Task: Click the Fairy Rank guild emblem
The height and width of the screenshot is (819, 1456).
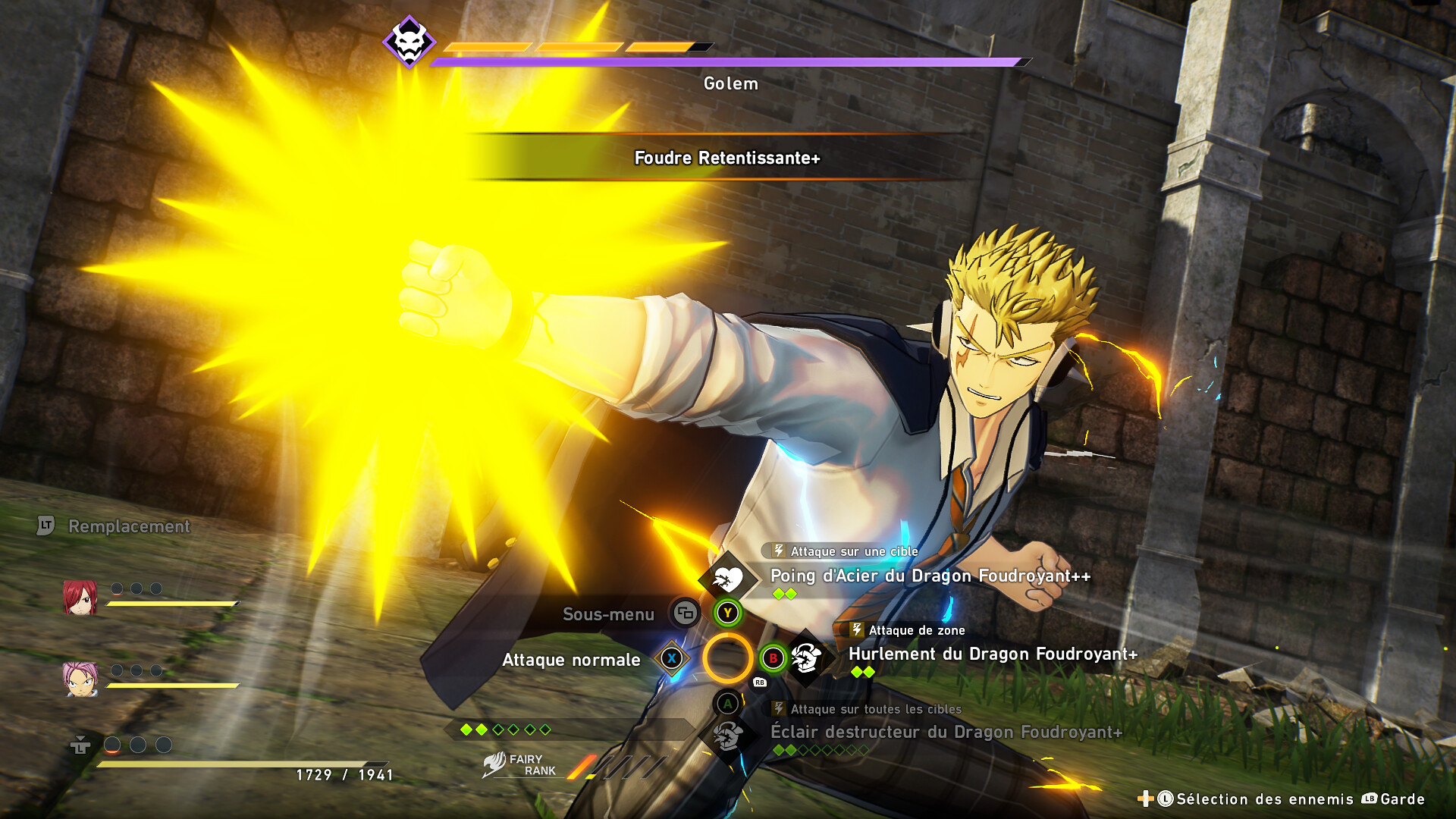Action: 494,764
